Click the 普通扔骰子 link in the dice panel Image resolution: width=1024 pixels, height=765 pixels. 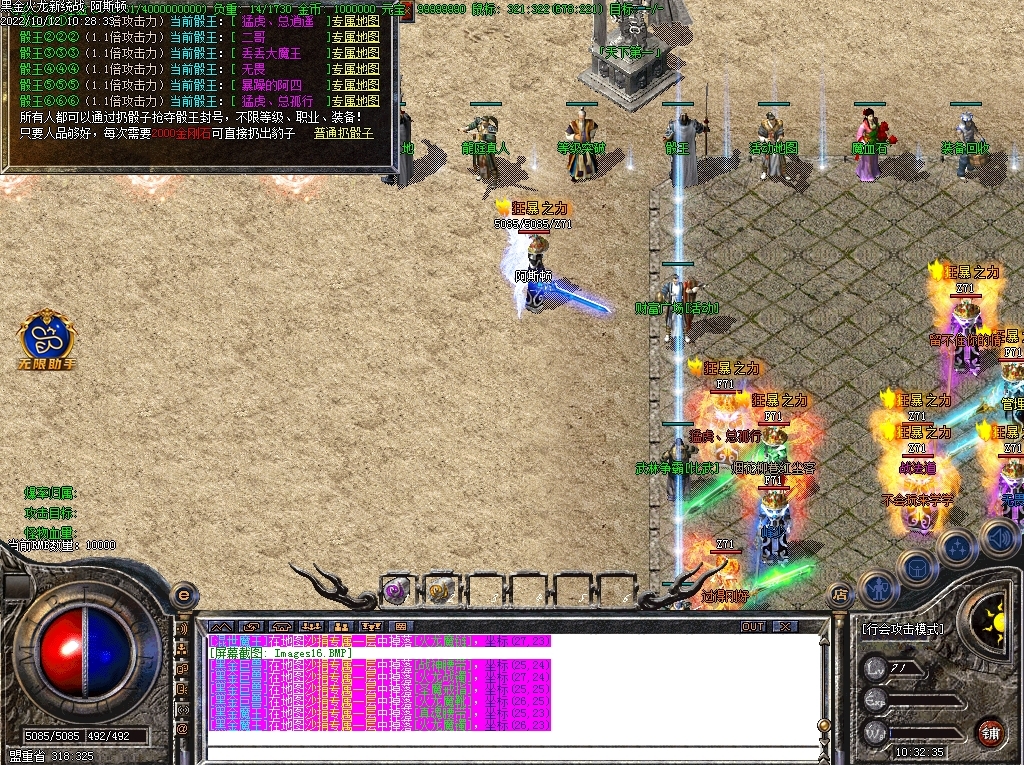click(x=343, y=133)
